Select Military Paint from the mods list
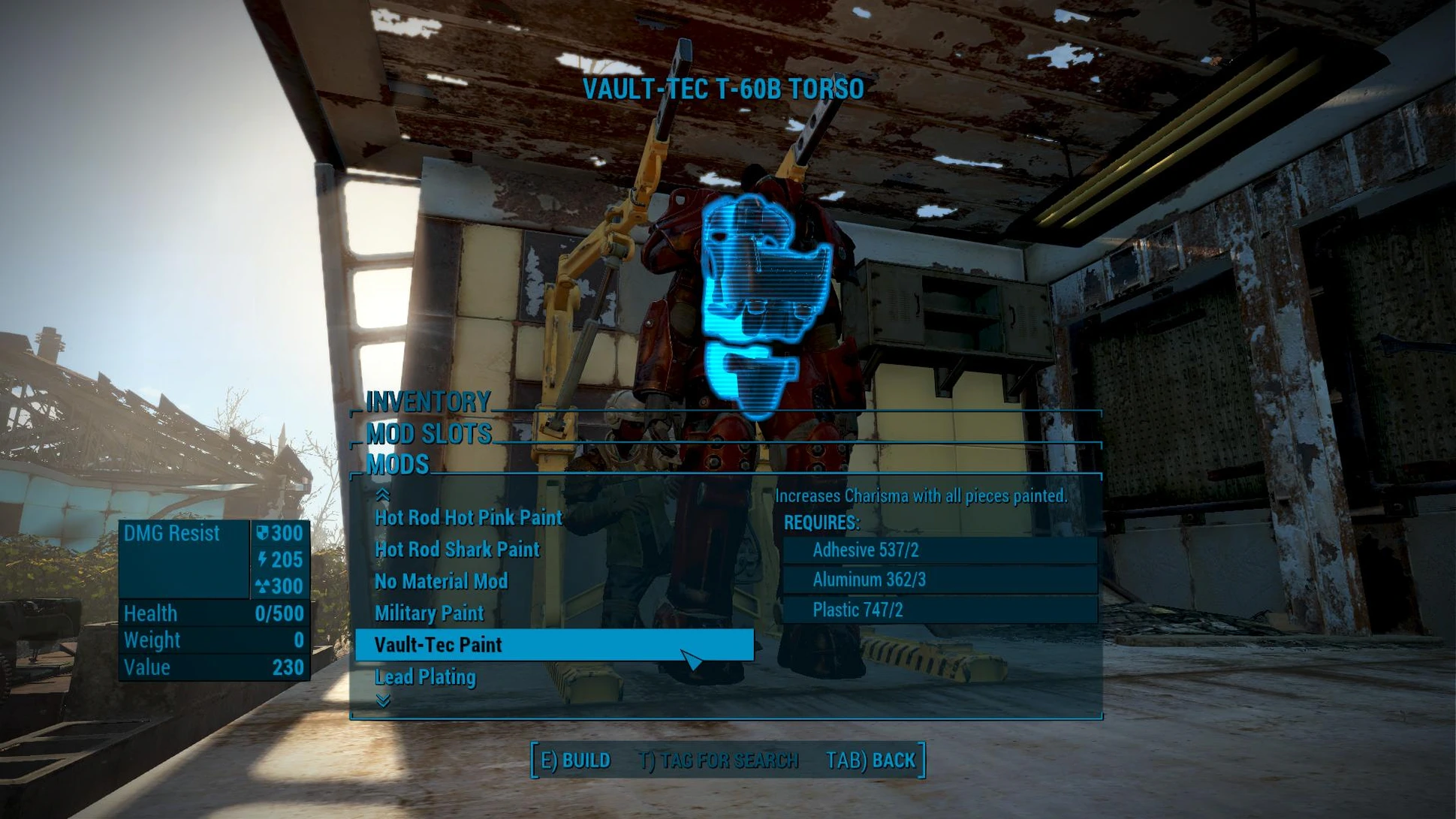This screenshot has width=1456, height=819. tap(429, 613)
